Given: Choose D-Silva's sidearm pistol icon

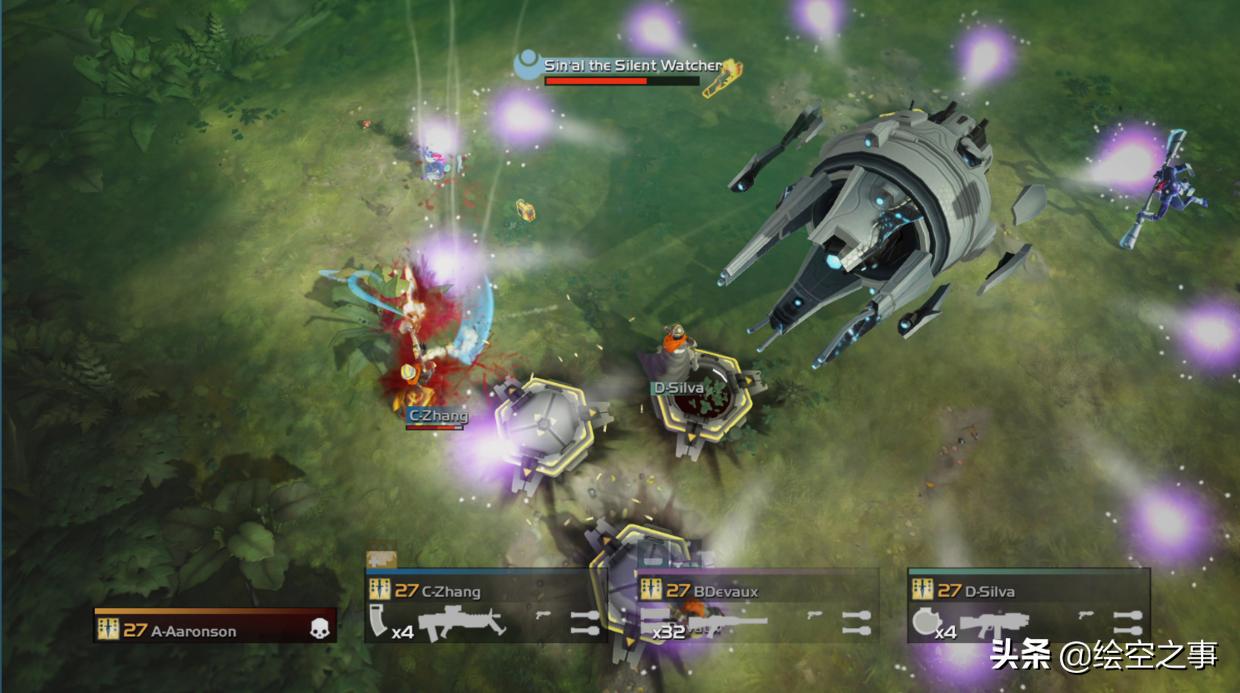Looking at the screenshot, I should [1087, 614].
